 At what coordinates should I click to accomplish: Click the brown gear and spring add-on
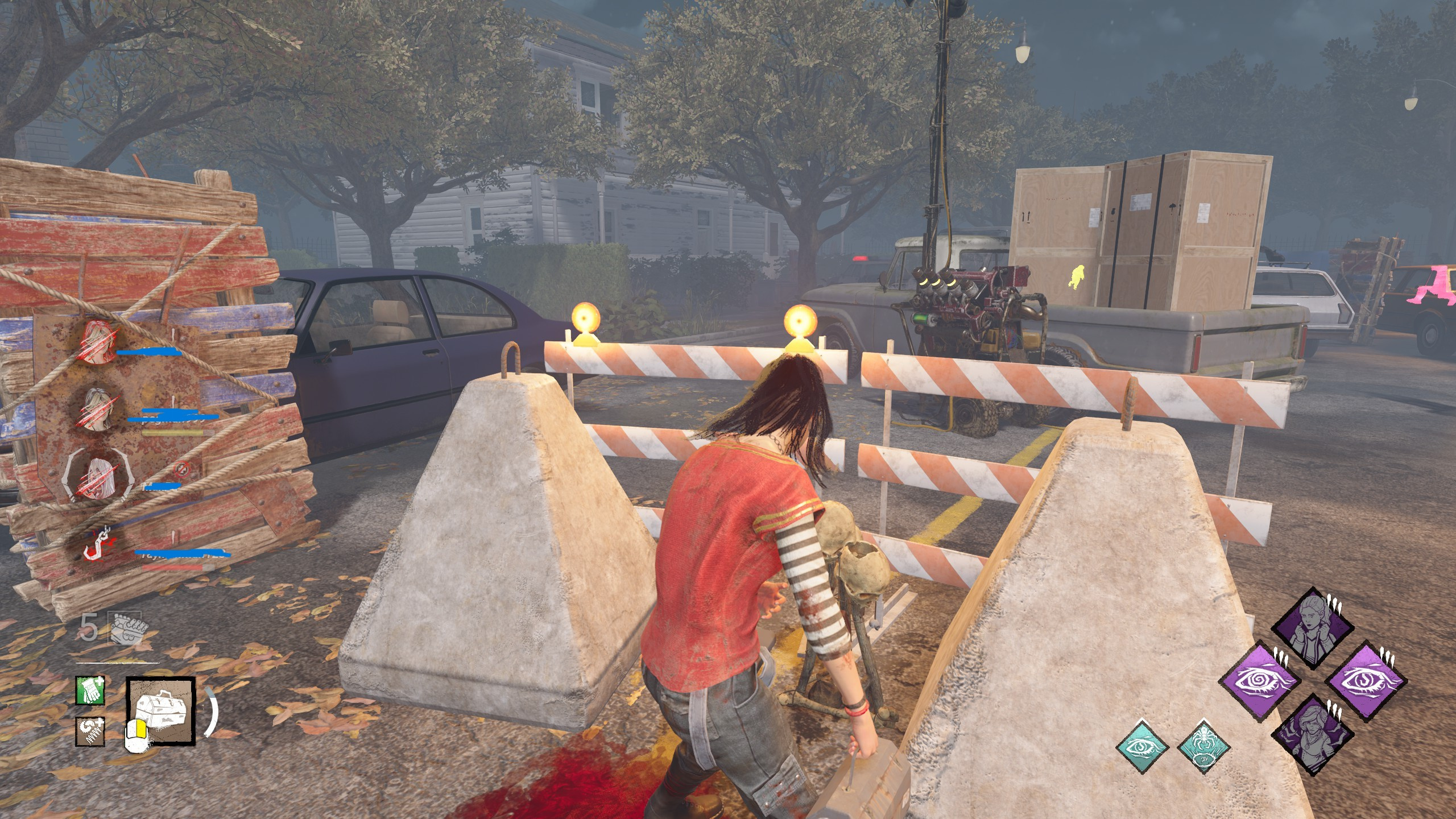pyautogui.click(x=90, y=731)
